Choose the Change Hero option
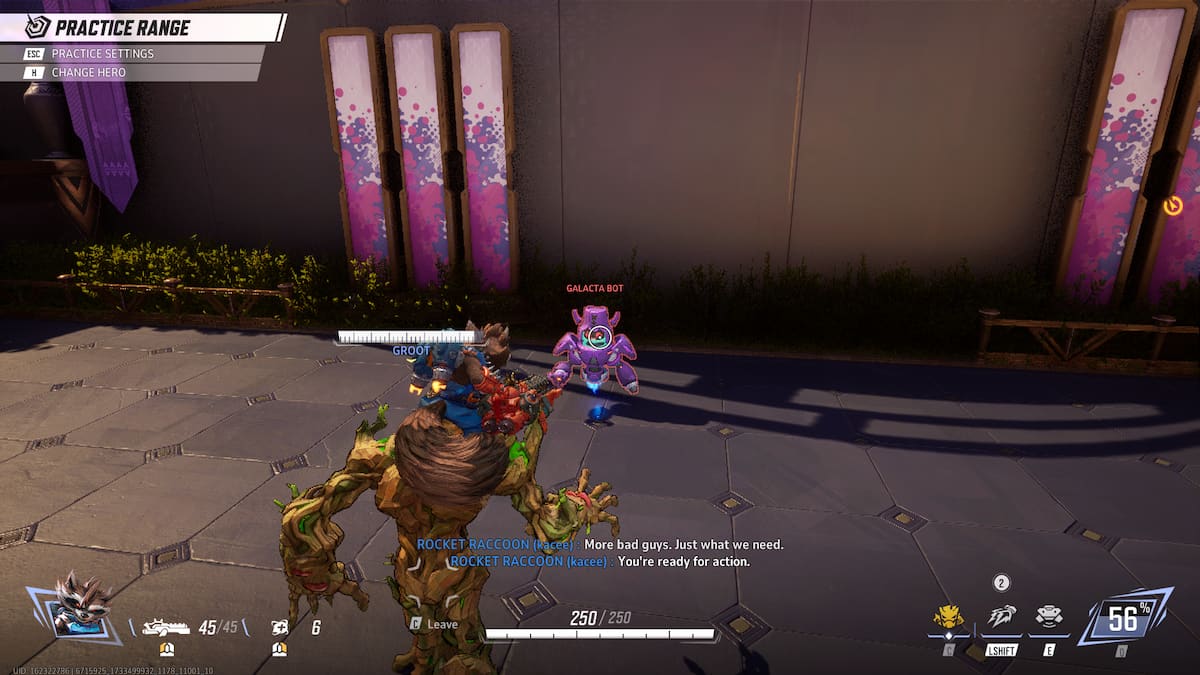This screenshot has height=675, width=1200. pos(89,73)
